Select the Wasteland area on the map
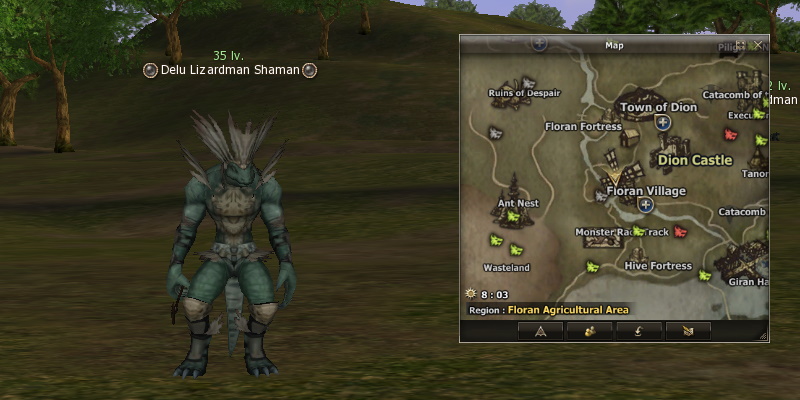The width and height of the screenshot is (800, 400). [x=506, y=268]
